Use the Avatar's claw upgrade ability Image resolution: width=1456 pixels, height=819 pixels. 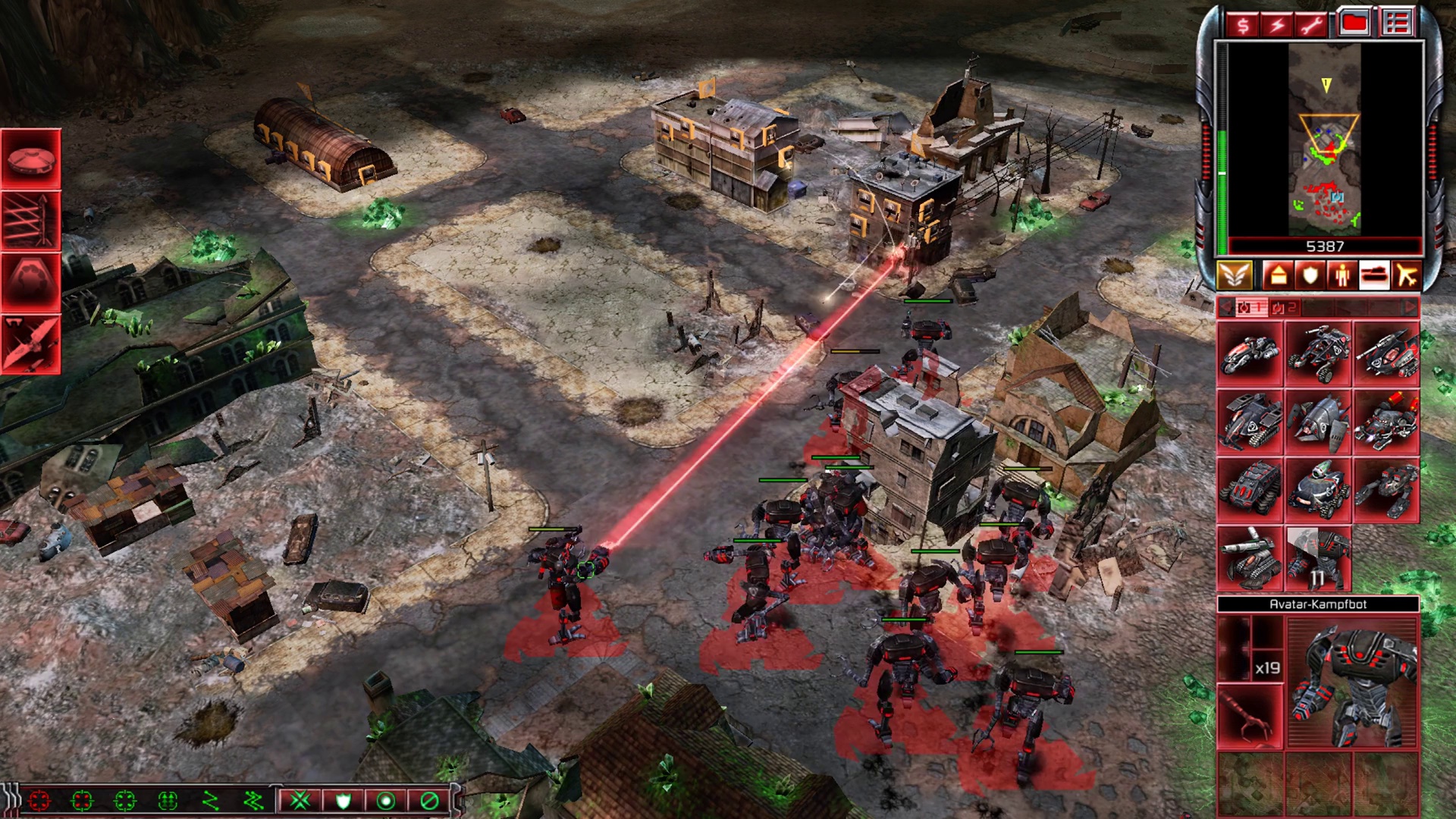coord(1250,716)
